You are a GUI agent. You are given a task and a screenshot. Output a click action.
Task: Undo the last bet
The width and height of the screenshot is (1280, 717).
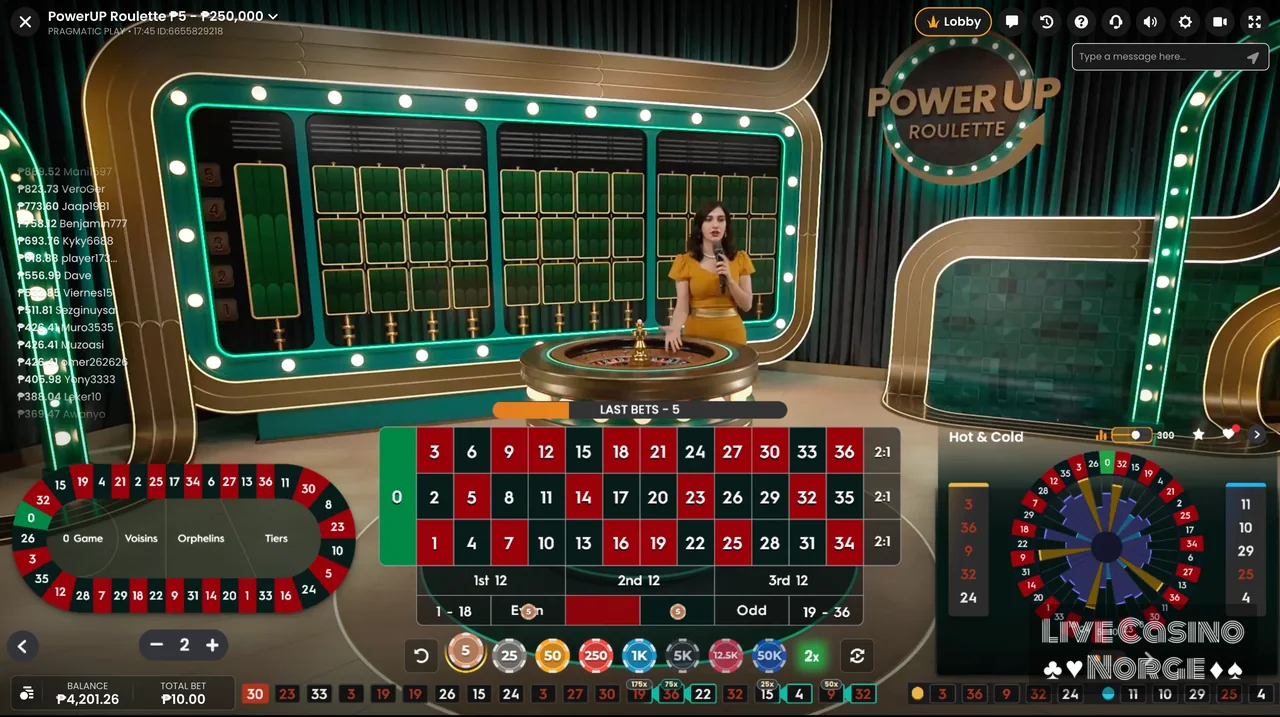(421, 656)
